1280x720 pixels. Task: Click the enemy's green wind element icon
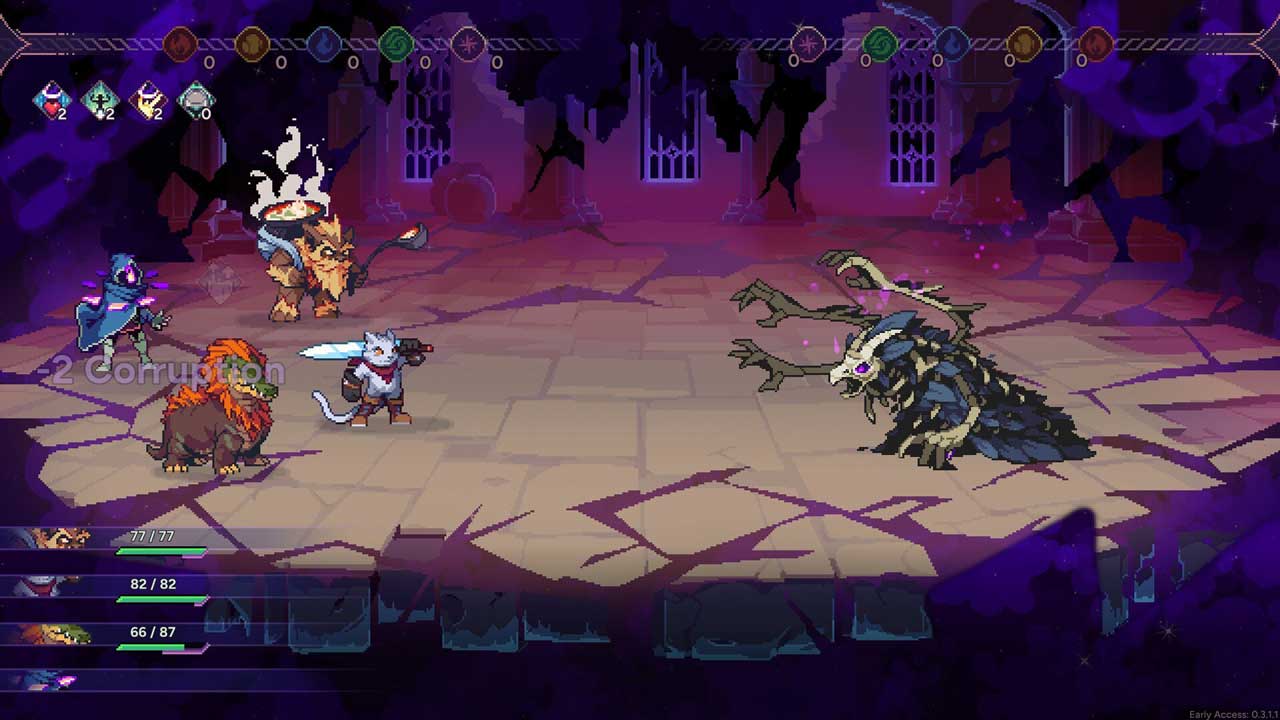880,45
